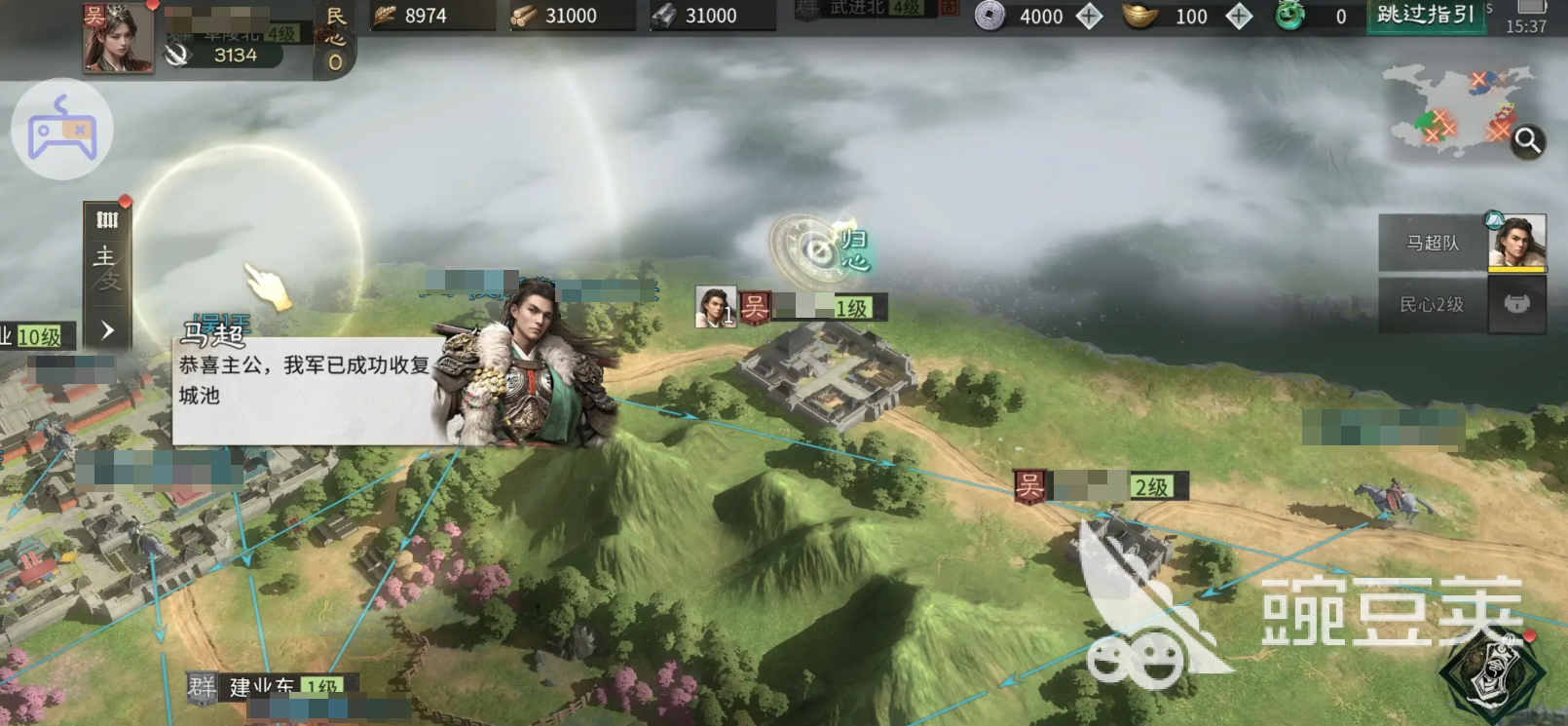Image resolution: width=1568 pixels, height=726 pixels.
Task: Skip the tutorial via 跳过指引
Action: coord(1426,16)
